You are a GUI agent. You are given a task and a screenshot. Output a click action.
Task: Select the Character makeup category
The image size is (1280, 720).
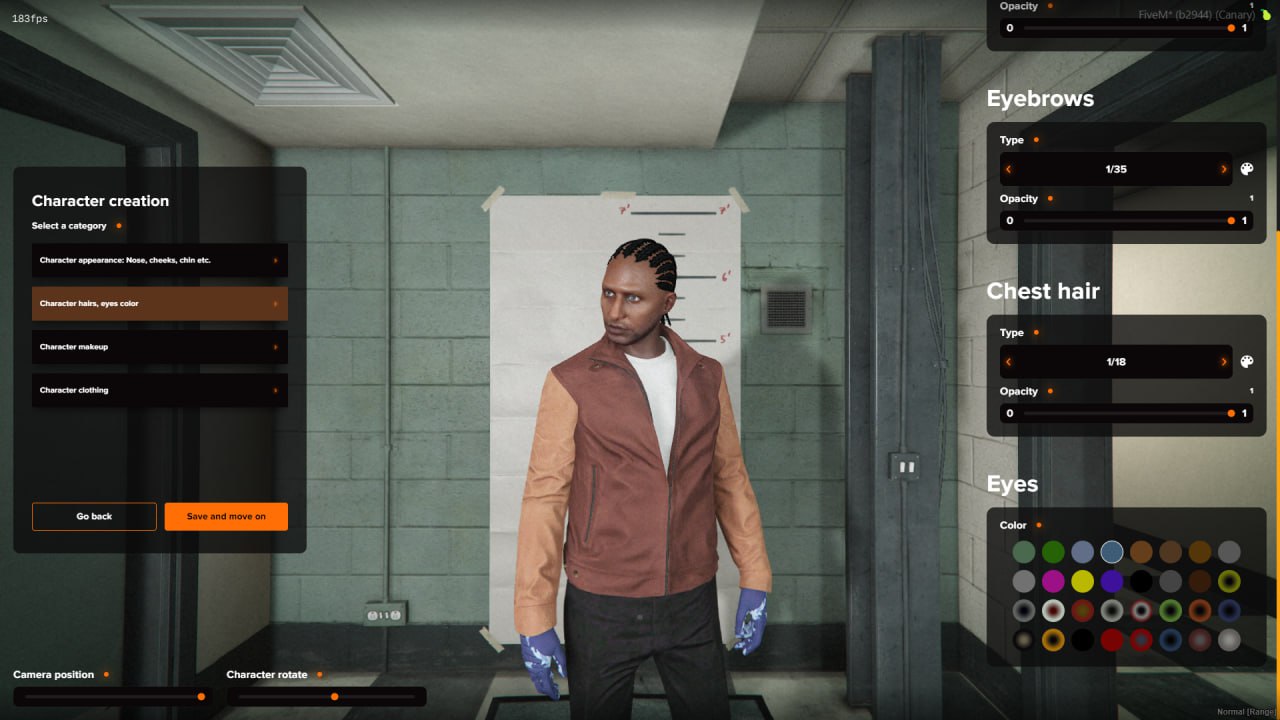(x=159, y=346)
